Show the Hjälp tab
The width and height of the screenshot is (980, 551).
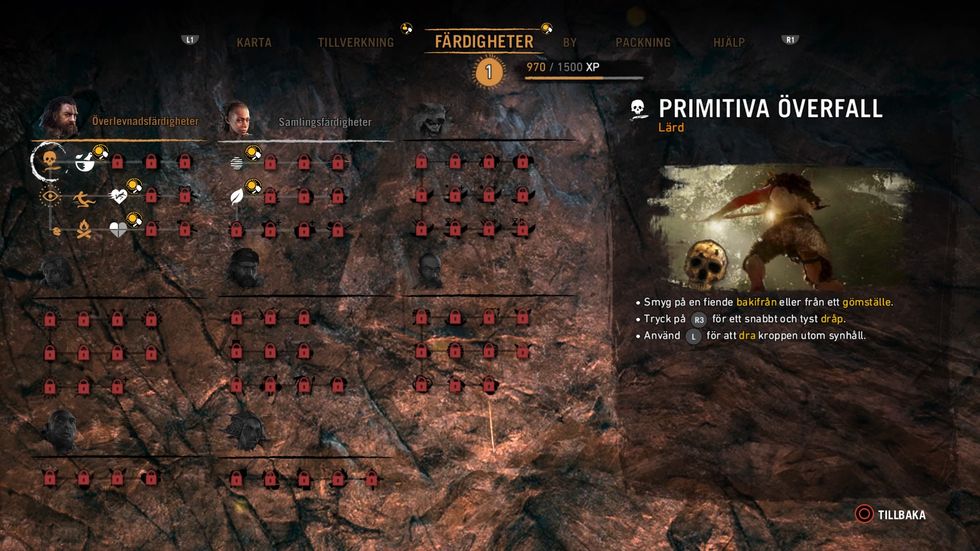[x=729, y=43]
